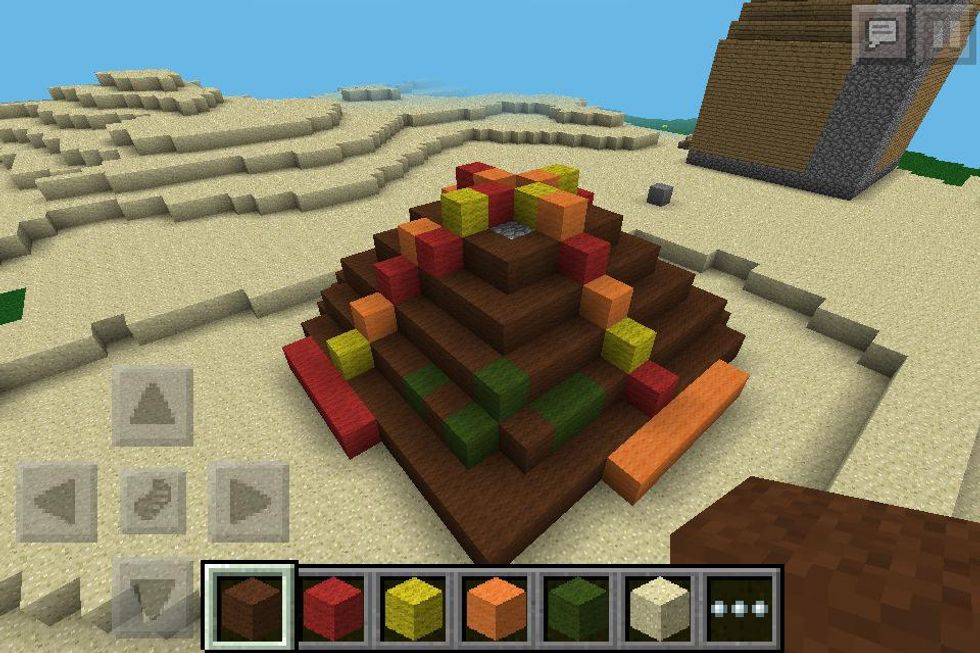980x653 pixels.
Task: Tap the center jump button on the D-pad
Action: [153, 501]
